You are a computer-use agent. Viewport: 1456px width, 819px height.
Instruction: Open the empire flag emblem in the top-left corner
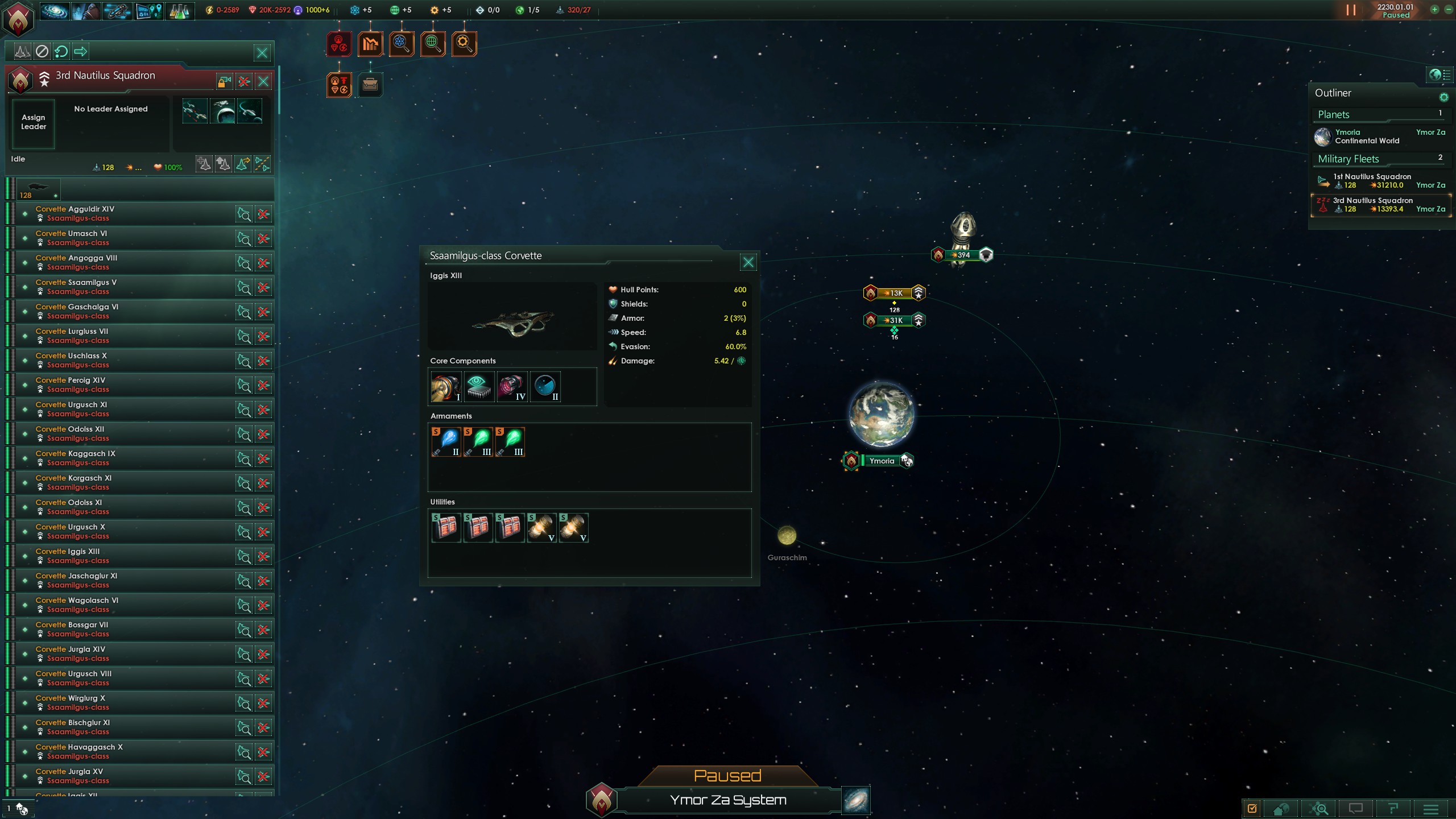(x=19, y=19)
